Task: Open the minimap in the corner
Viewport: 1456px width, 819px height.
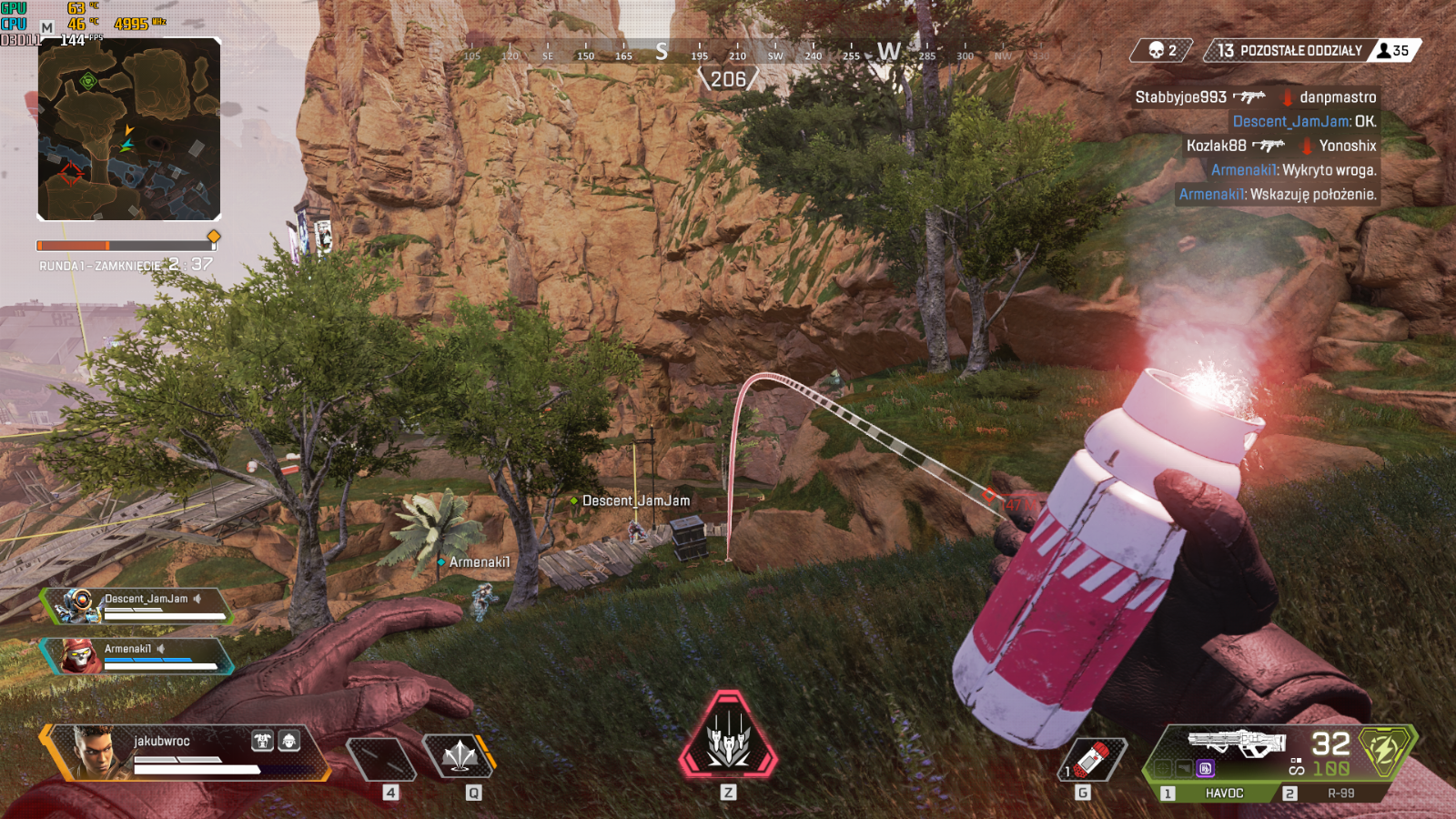Action: (128, 128)
